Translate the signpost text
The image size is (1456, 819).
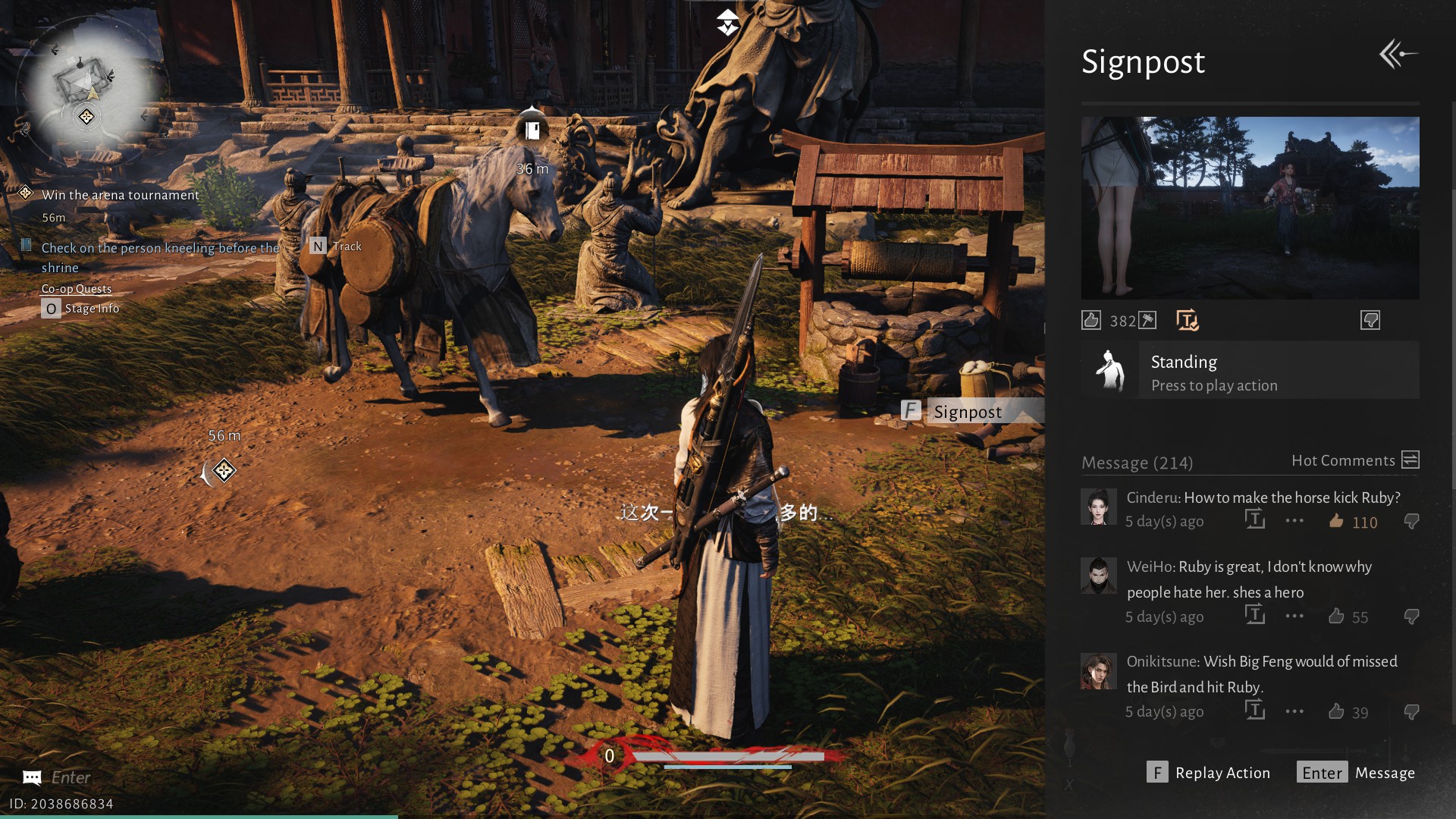click(x=1187, y=320)
